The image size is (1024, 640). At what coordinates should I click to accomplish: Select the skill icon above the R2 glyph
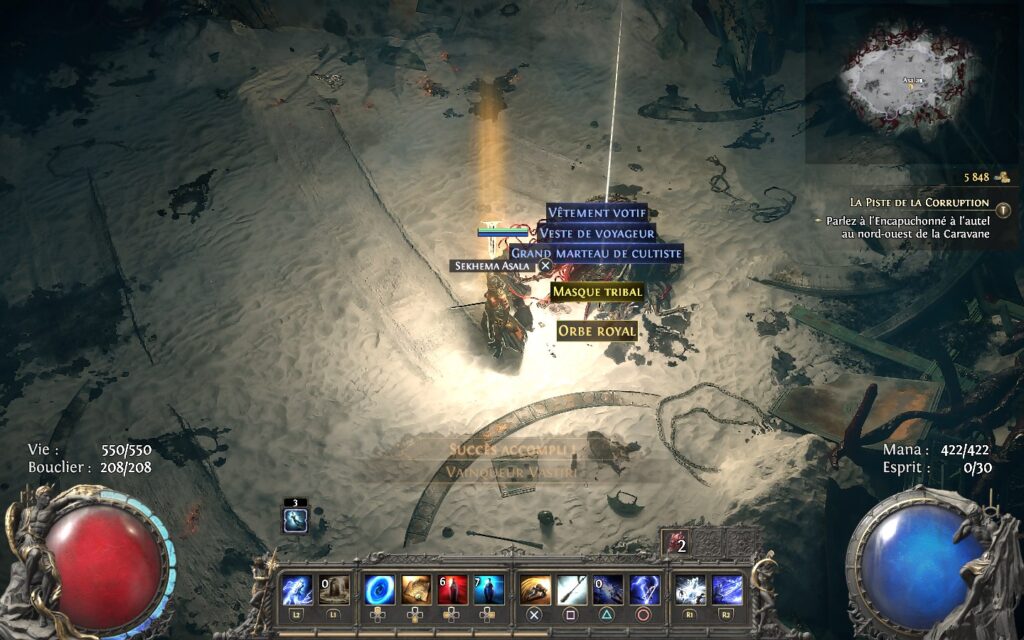click(727, 590)
